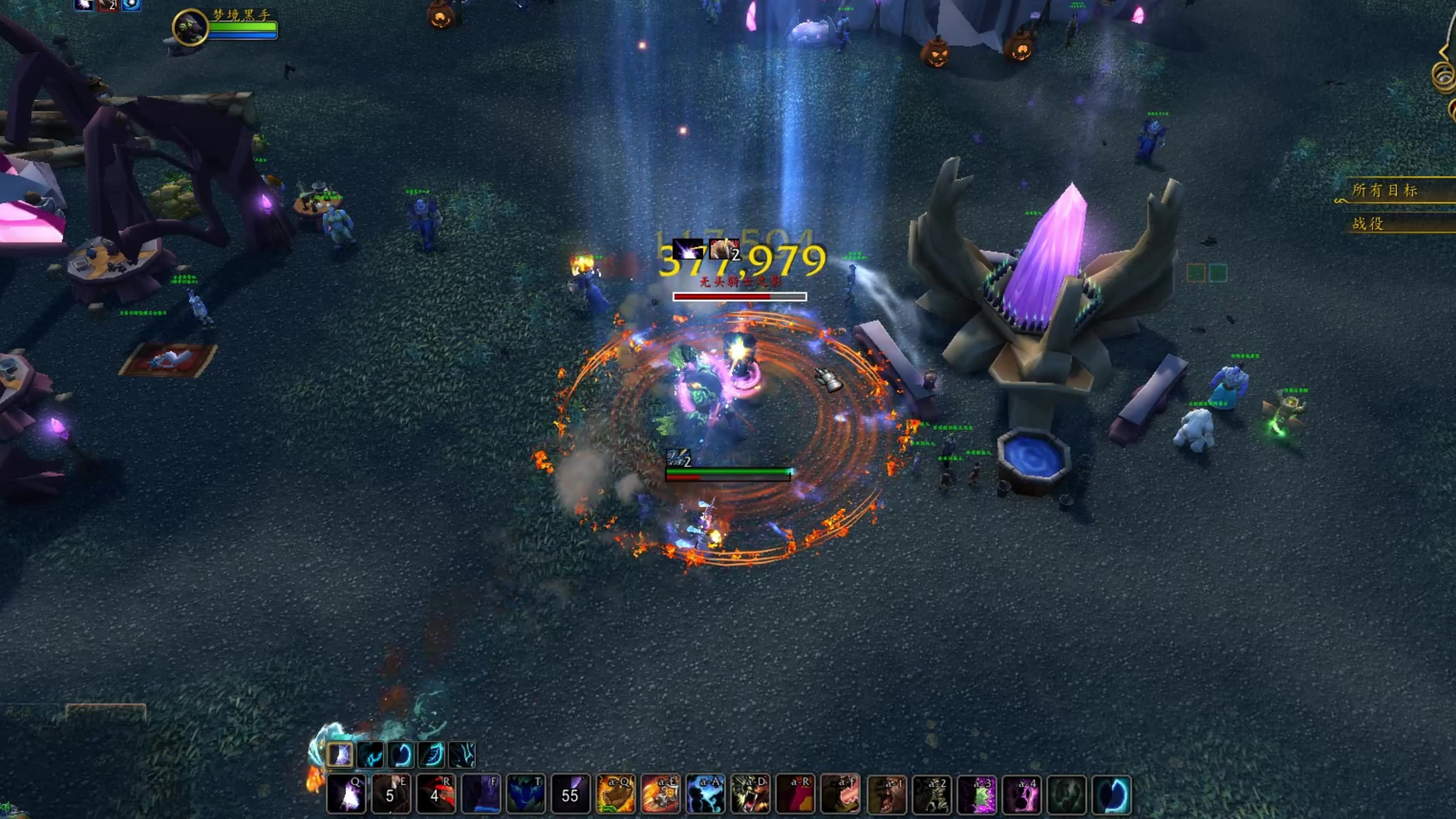Activate the striped cat-form ability a-2

932,794
